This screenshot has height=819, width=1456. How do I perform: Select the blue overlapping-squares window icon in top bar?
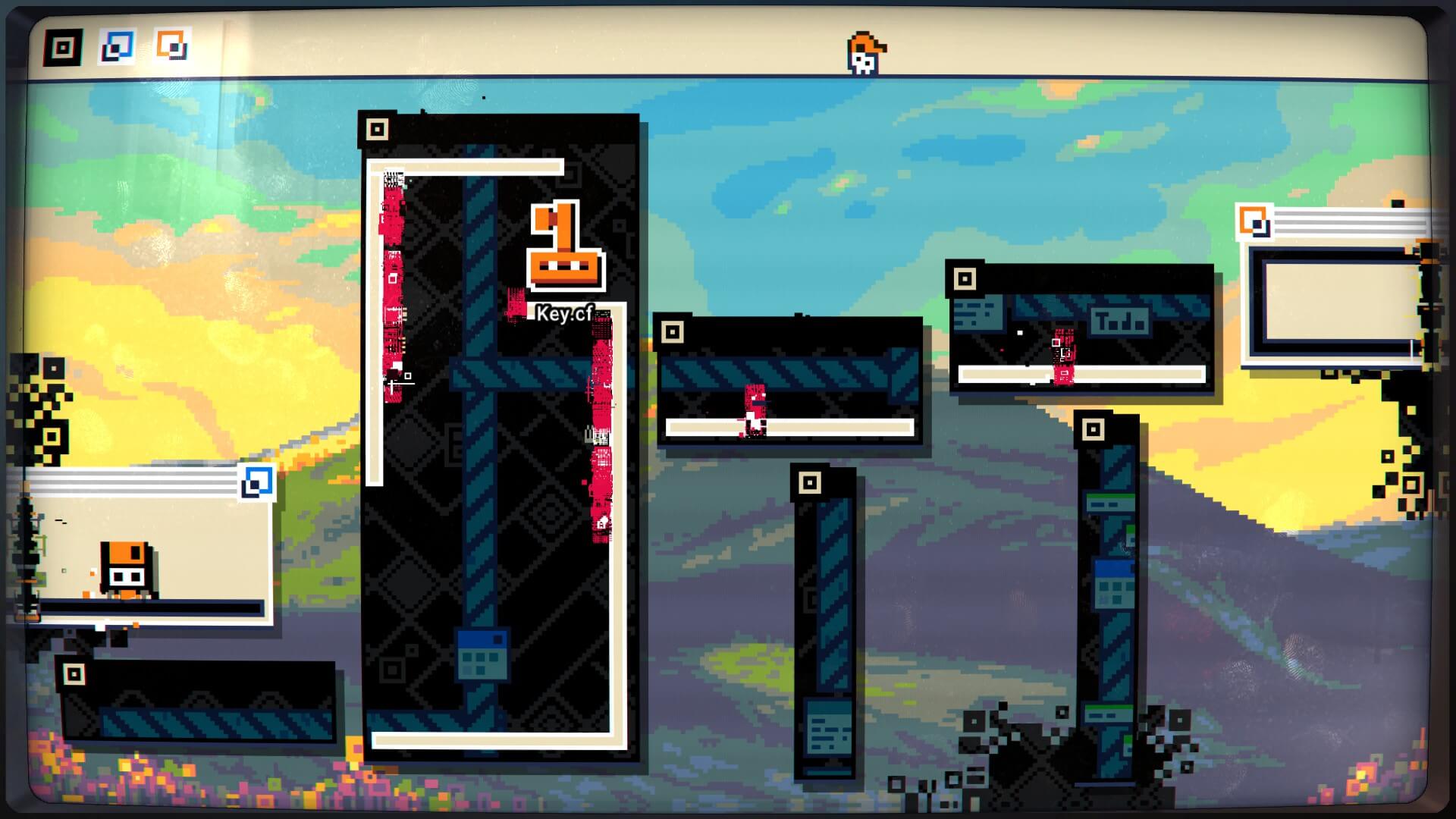[x=118, y=47]
